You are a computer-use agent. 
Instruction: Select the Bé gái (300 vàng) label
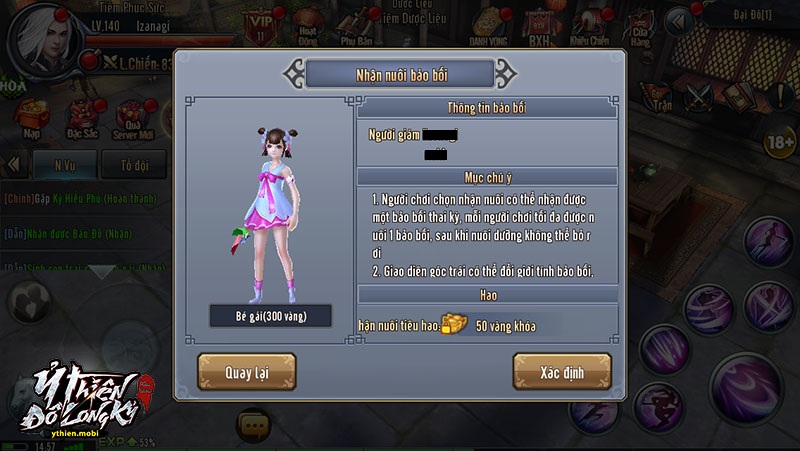point(257,316)
